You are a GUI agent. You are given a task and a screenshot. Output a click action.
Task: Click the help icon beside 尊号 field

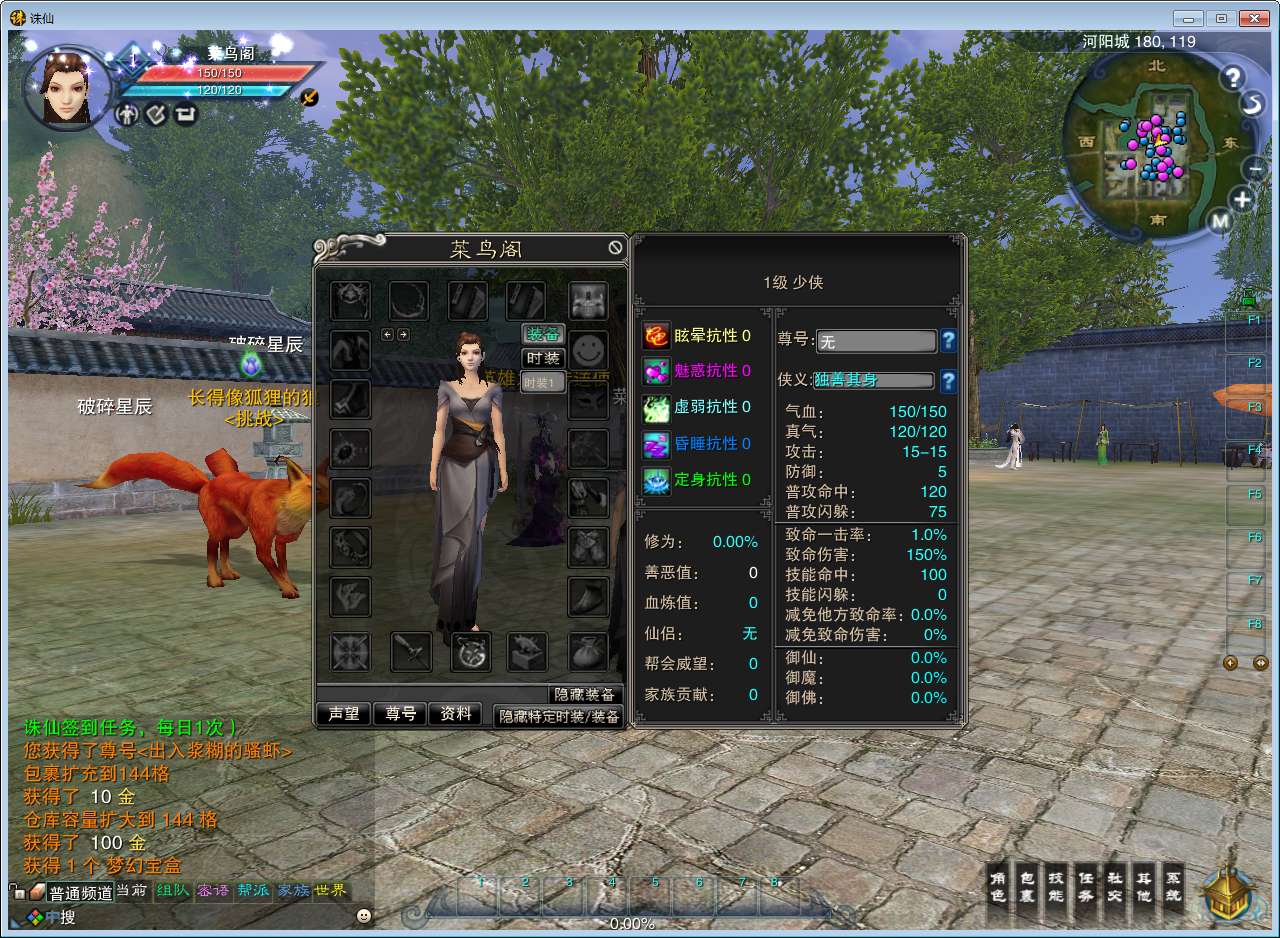click(x=948, y=341)
